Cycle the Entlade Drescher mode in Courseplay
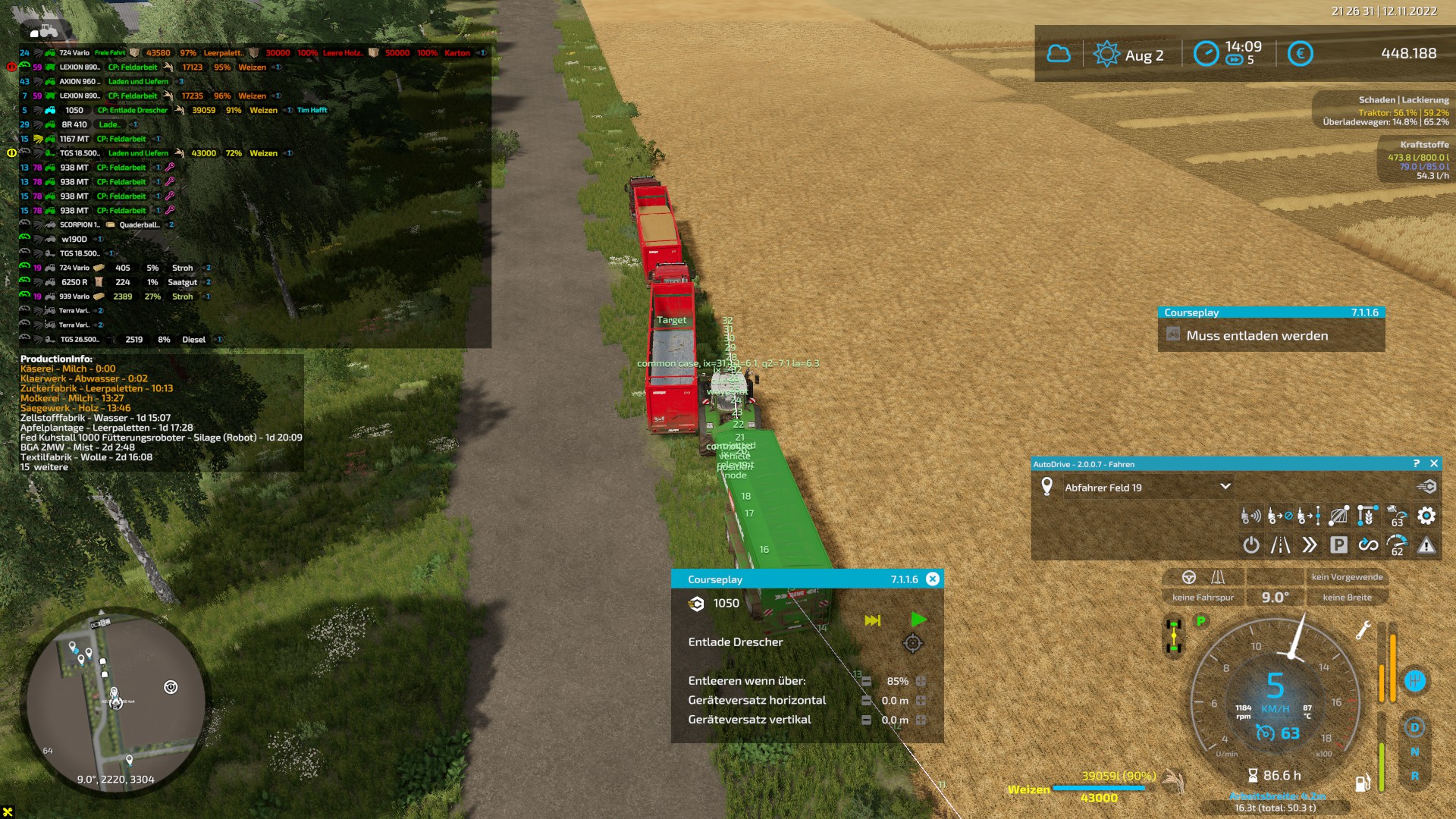This screenshot has height=819, width=1456. coord(734,642)
